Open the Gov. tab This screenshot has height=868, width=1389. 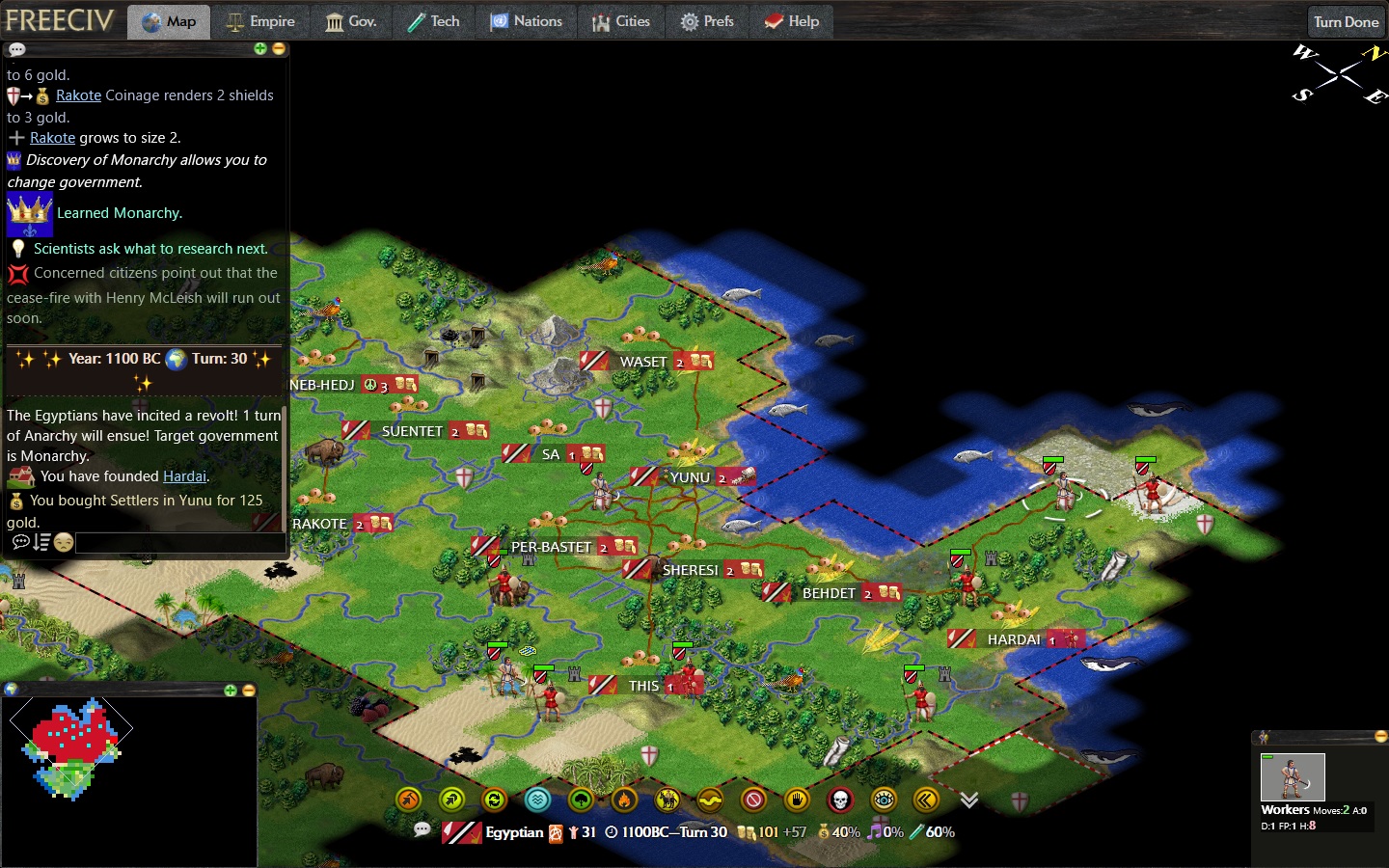click(x=350, y=21)
